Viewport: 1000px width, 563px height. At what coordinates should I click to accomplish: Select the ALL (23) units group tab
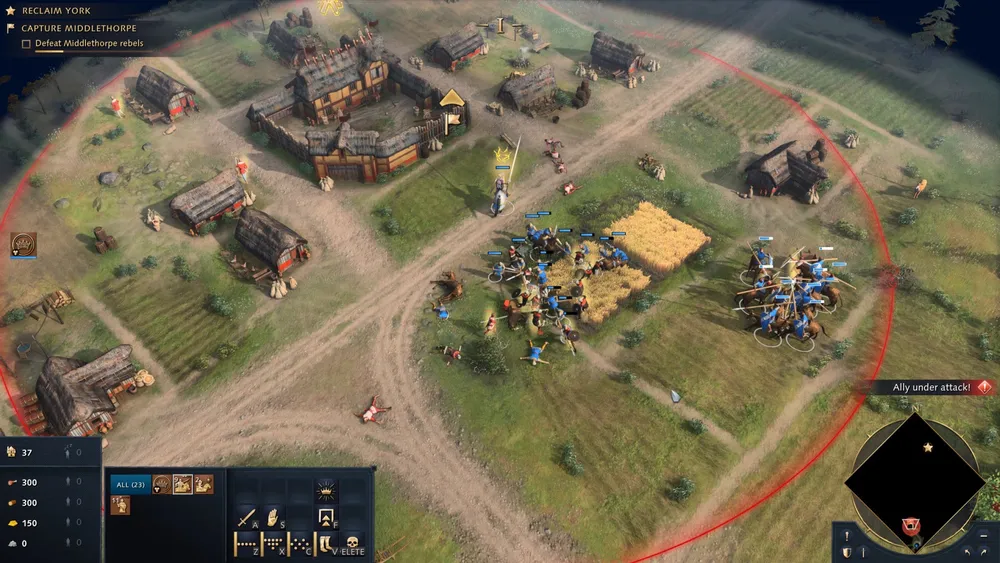pos(130,484)
